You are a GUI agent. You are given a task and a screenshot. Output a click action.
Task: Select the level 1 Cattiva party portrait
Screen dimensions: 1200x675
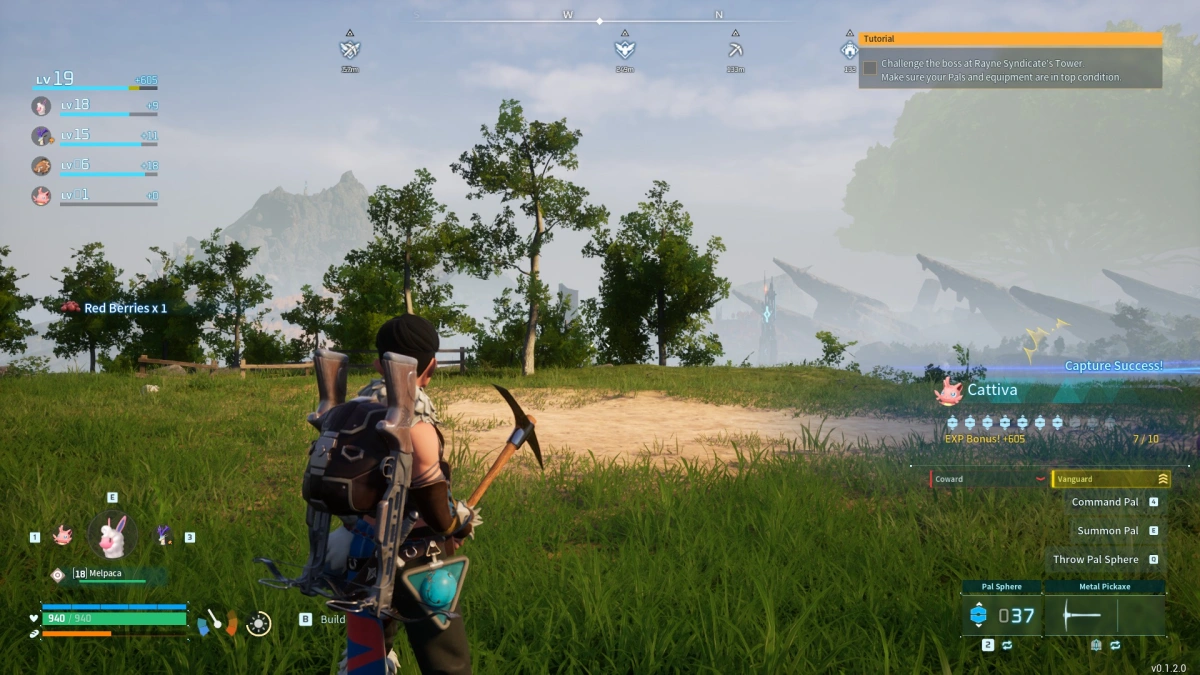pos(41,196)
